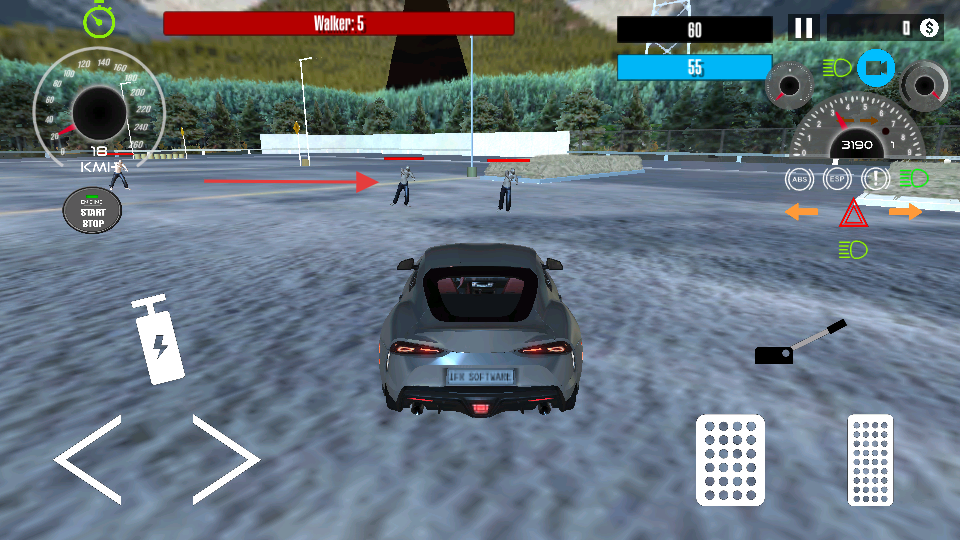Tap the wide brake pedal
This screenshot has height=540, width=960.
click(x=730, y=461)
